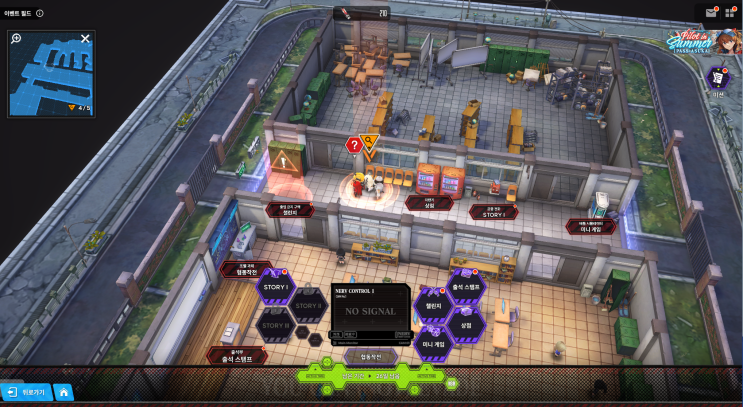Select the co-op operation button below NO SIGNAL panel
743x407 pixels.
(371, 355)
